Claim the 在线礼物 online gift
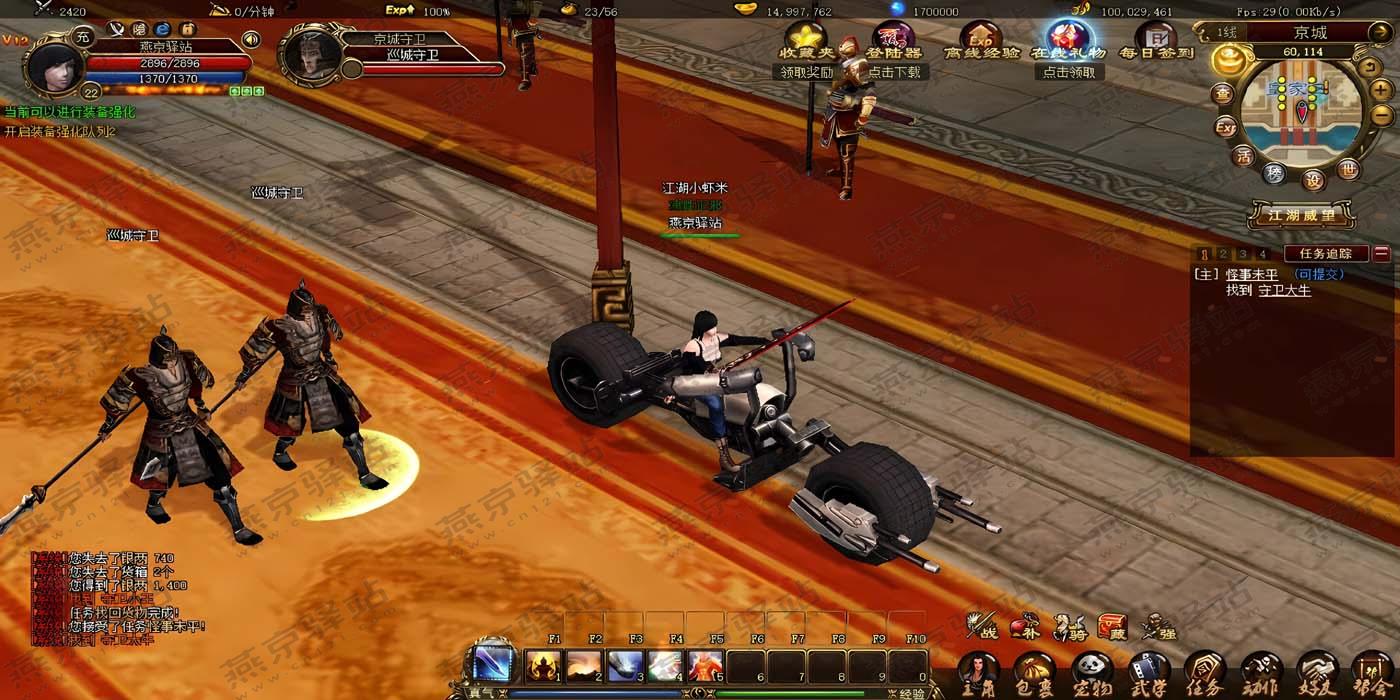This screenshot has height=700, width=1400. 1069,44
